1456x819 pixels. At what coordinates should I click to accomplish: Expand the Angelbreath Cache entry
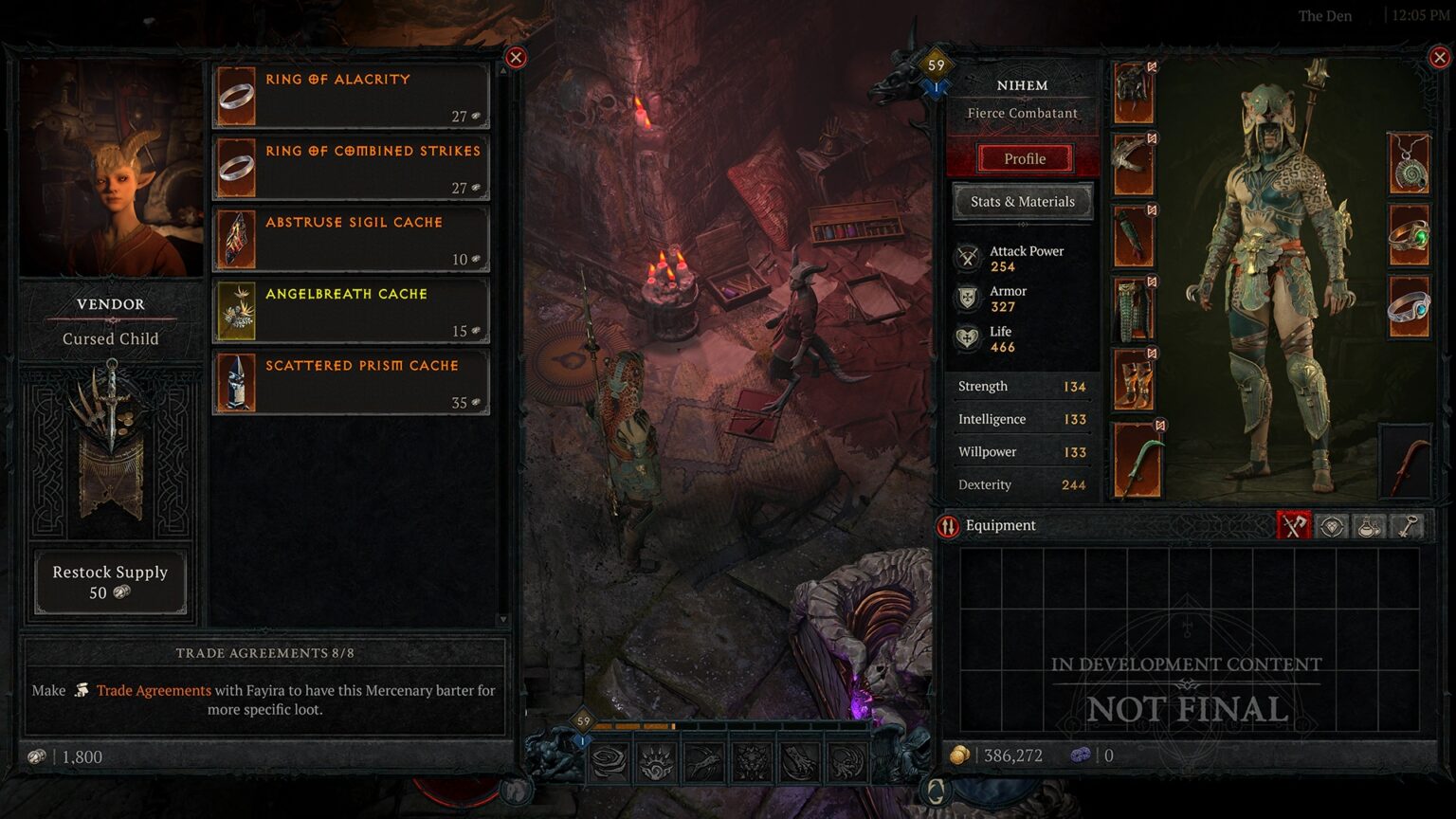[350, 310]
